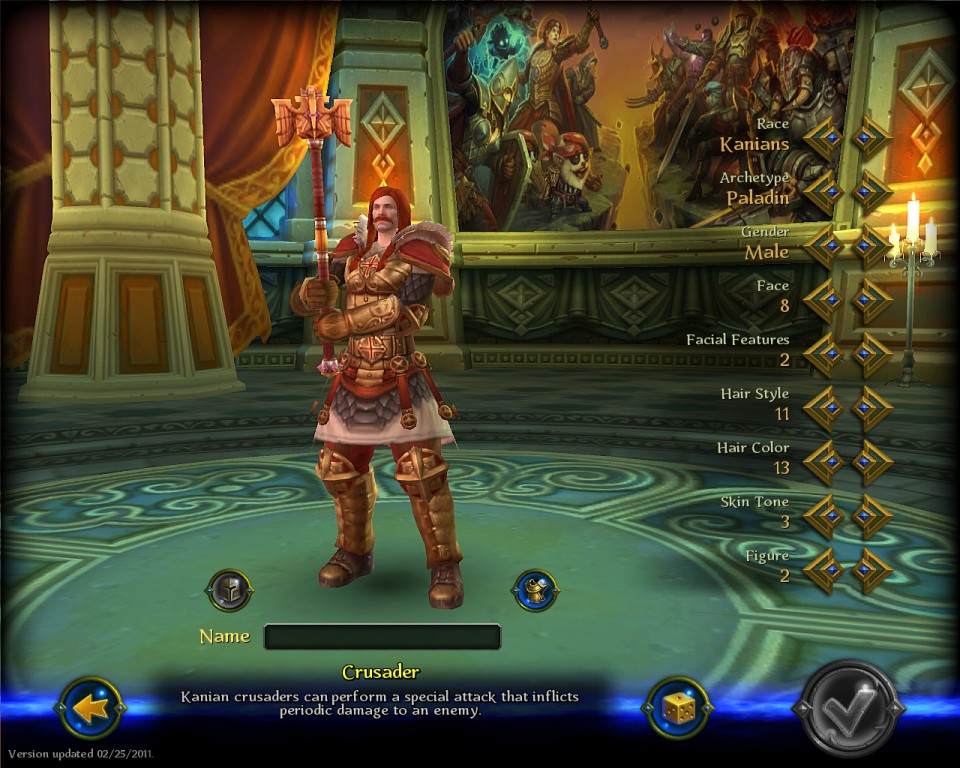Go to previous Hair Style
The width and height of the screenshot is (960, 768).
[824, 408]
